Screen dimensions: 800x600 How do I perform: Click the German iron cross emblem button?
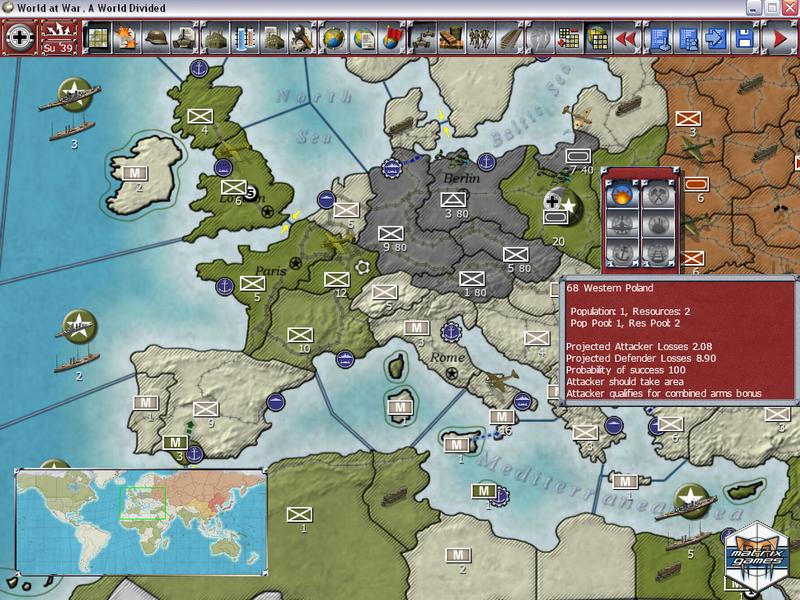19,37
